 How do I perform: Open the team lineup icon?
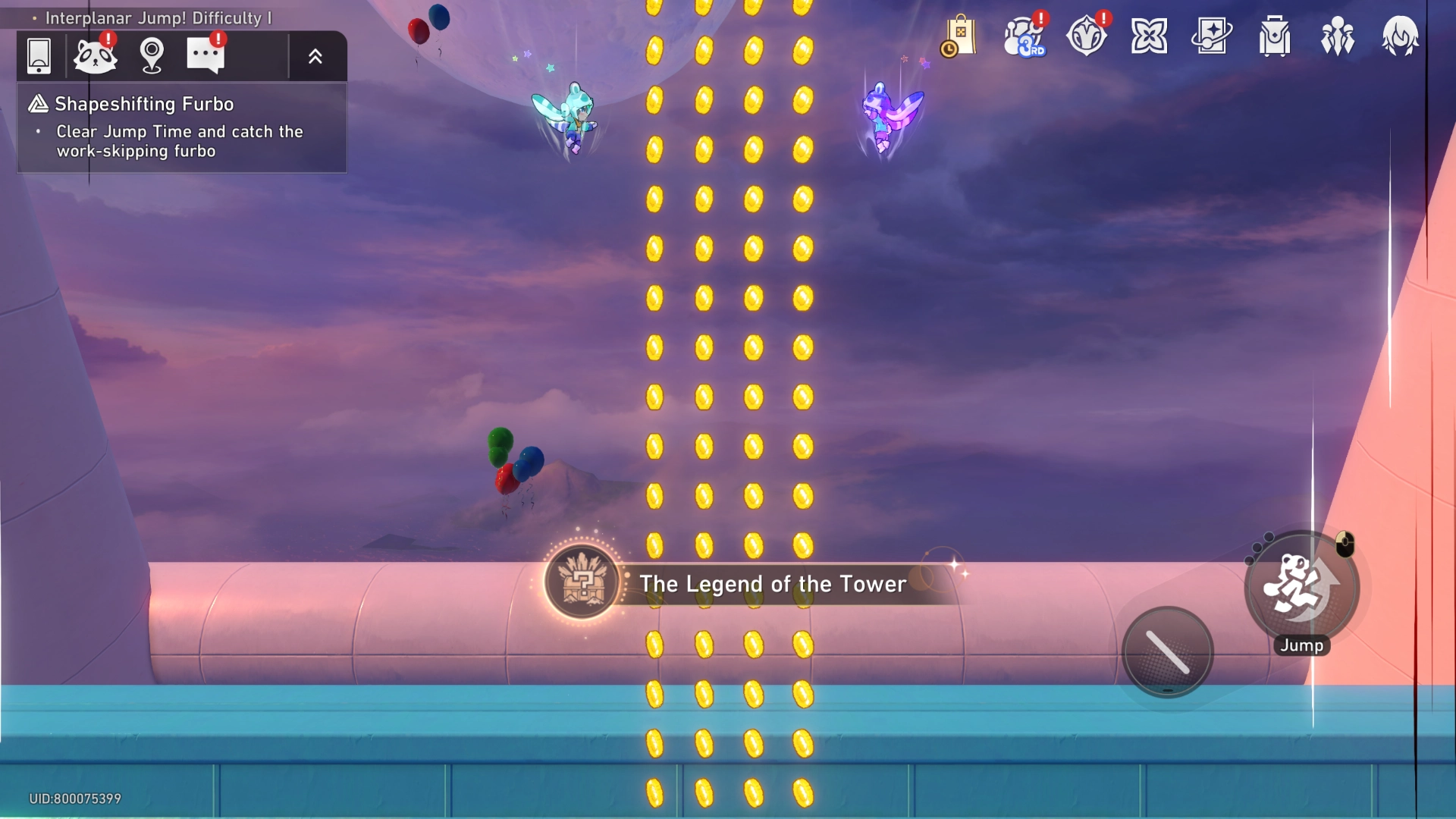pos(1336,36)
